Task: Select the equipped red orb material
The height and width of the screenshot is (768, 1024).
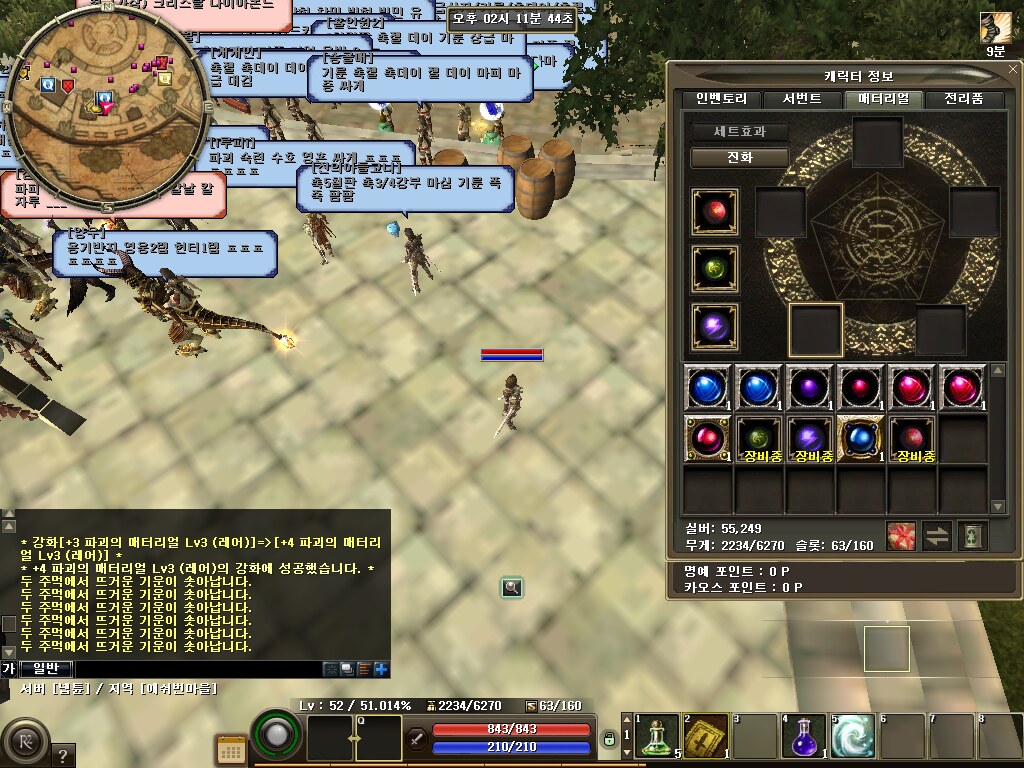Action: [715, 212]
